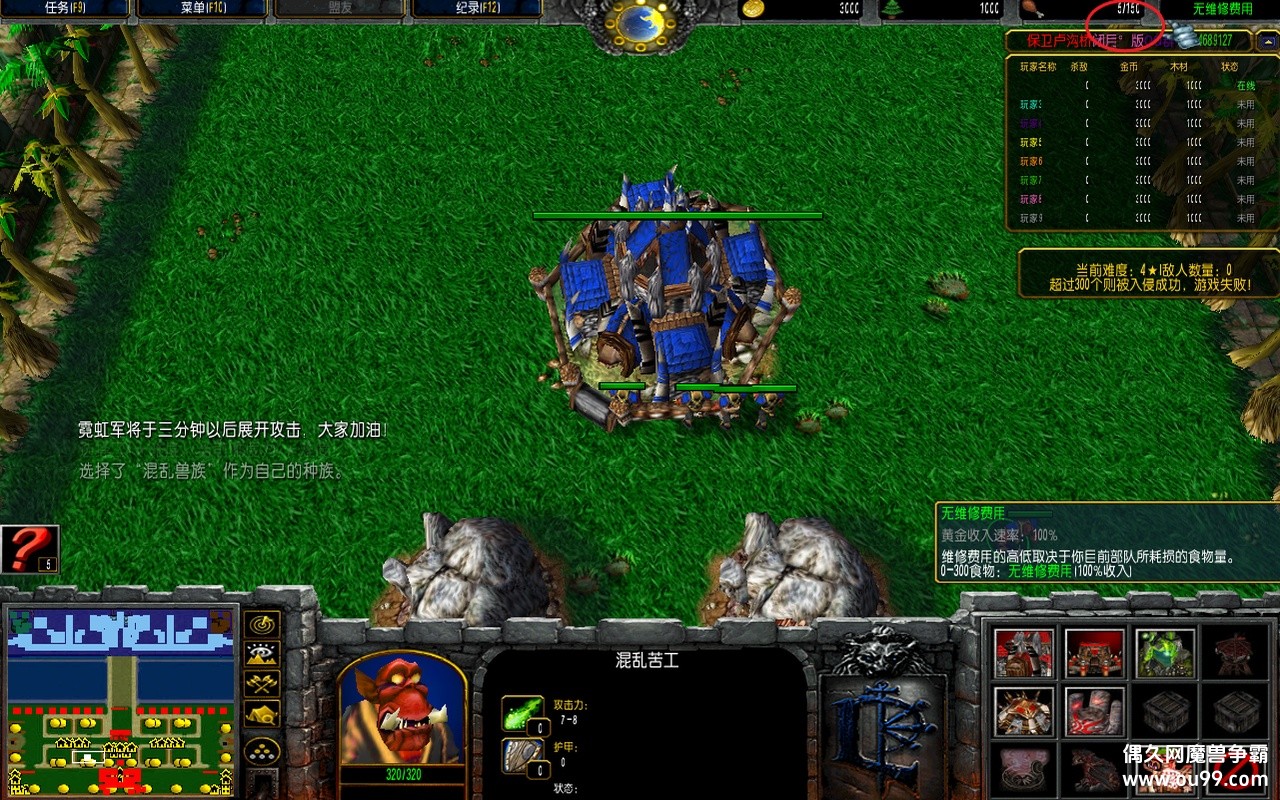Open the 纪录 (F12) log menu
Screen dimensions: 1280x800
(476, 9)
